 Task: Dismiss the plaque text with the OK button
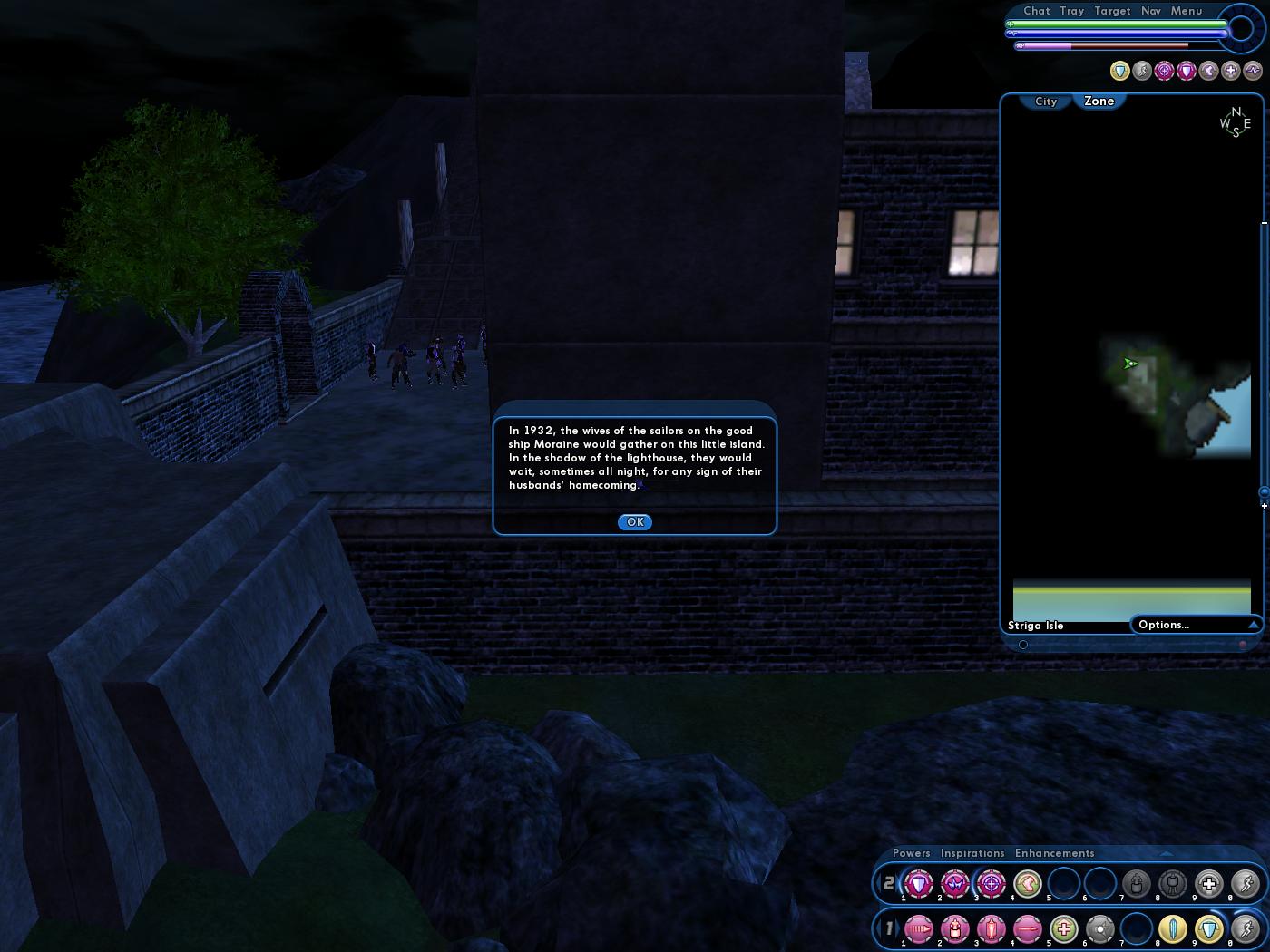tap(635, 522)
